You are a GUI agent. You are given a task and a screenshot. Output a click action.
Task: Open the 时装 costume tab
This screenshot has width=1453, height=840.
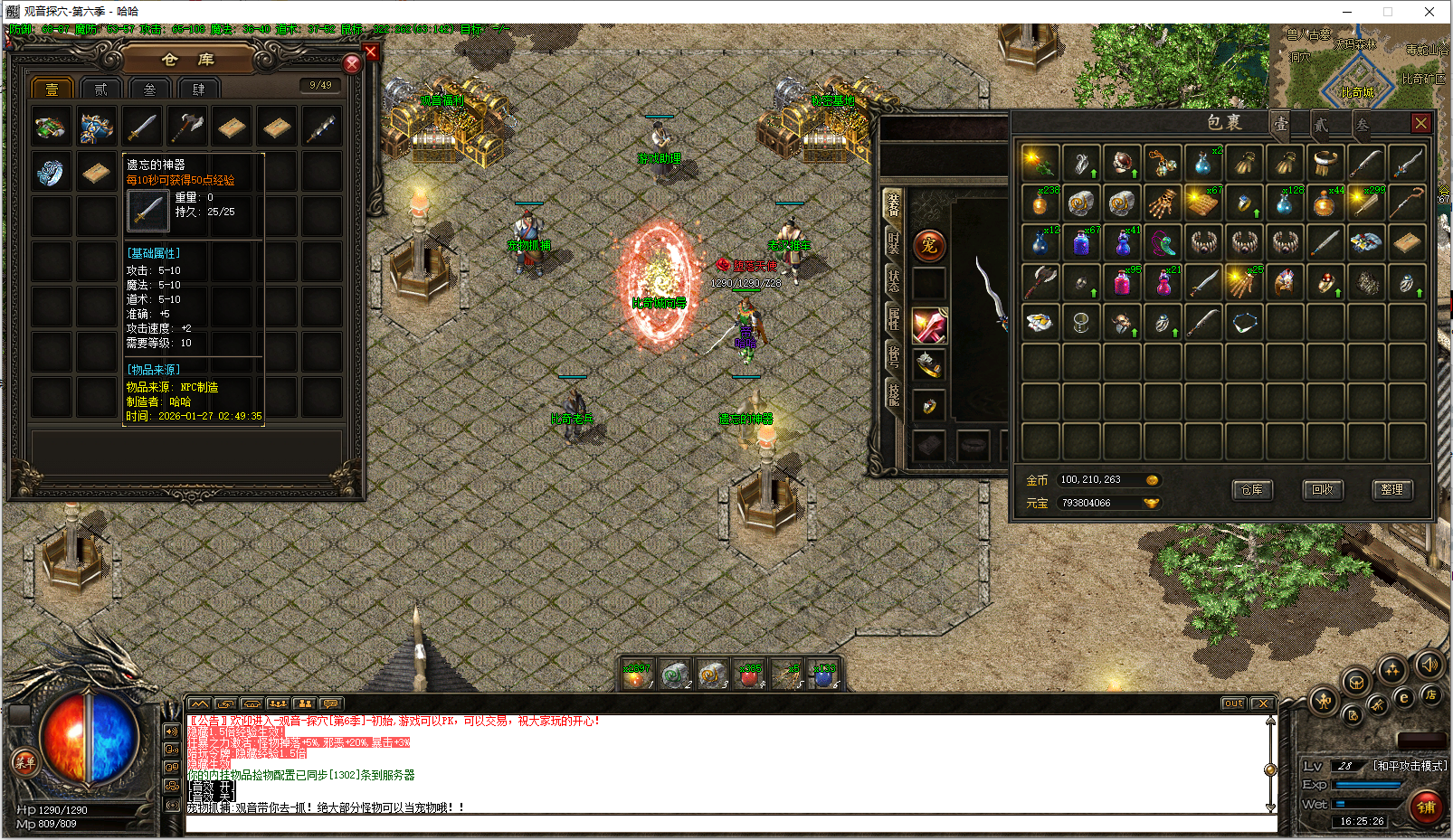tap(894, 243)
